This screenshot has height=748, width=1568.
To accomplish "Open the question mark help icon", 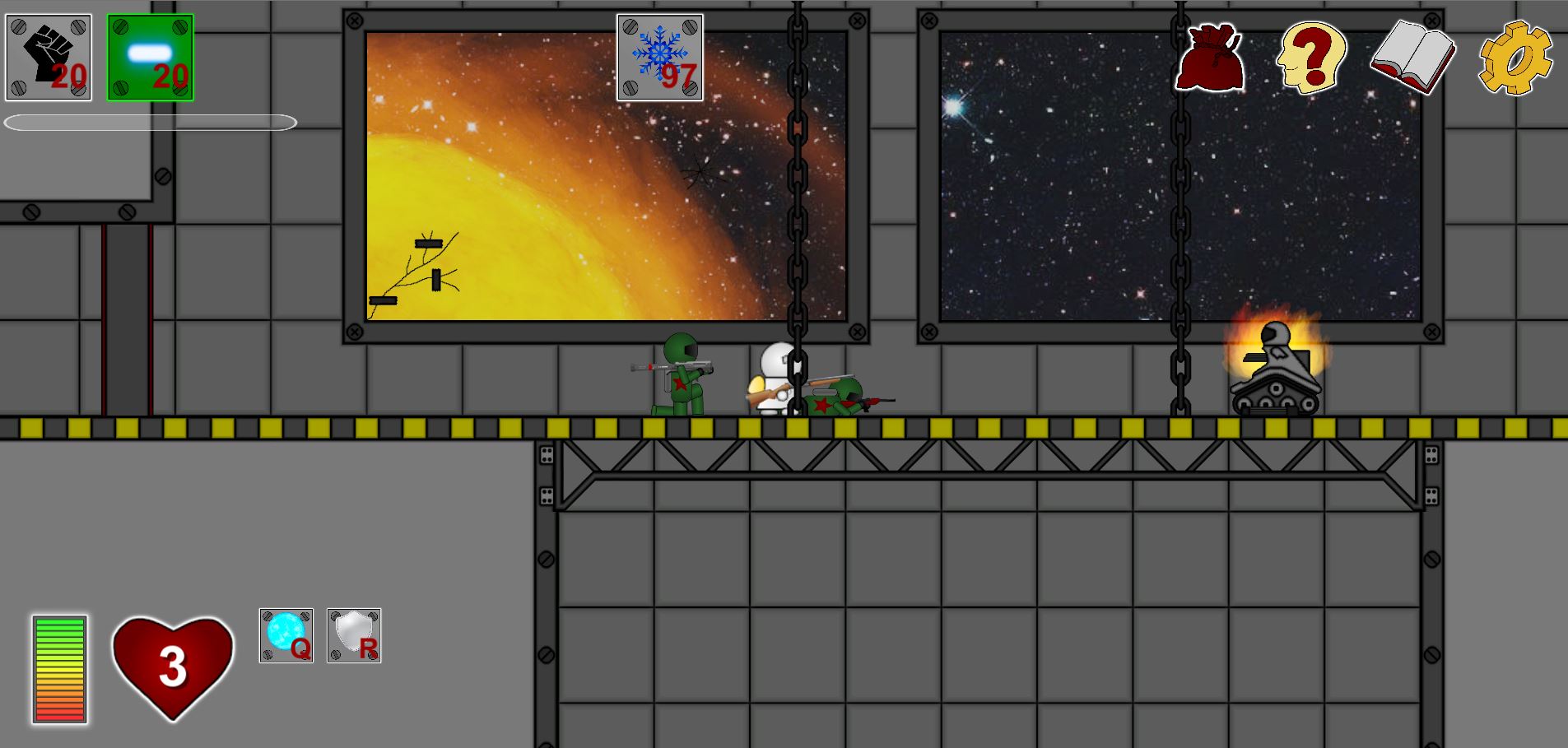I will [1311, 58].
